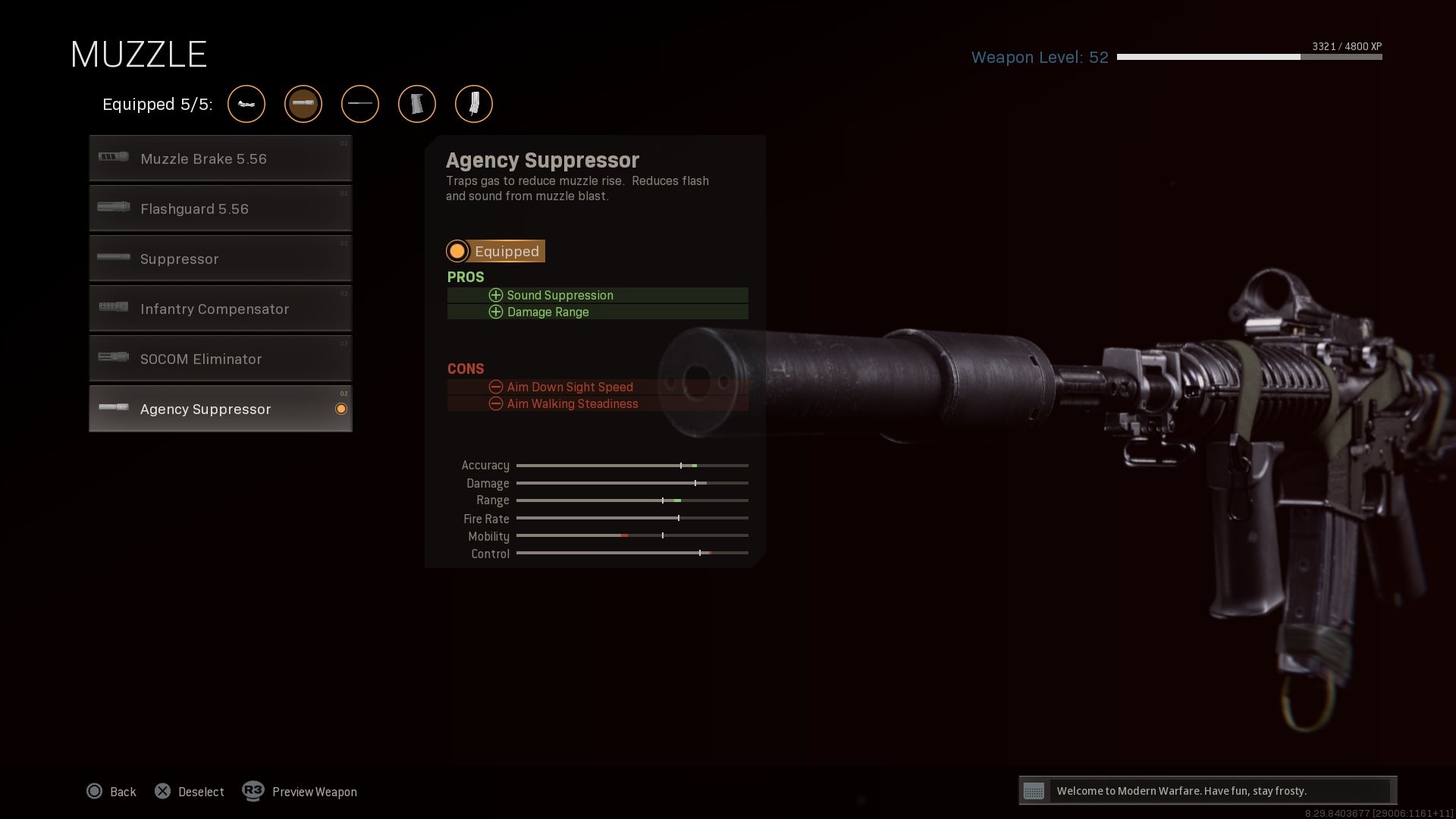Image resolution: width=1456 pixels, height=819 pixels.
Task: Choose Preview Weapon
Action: point(300,792)
